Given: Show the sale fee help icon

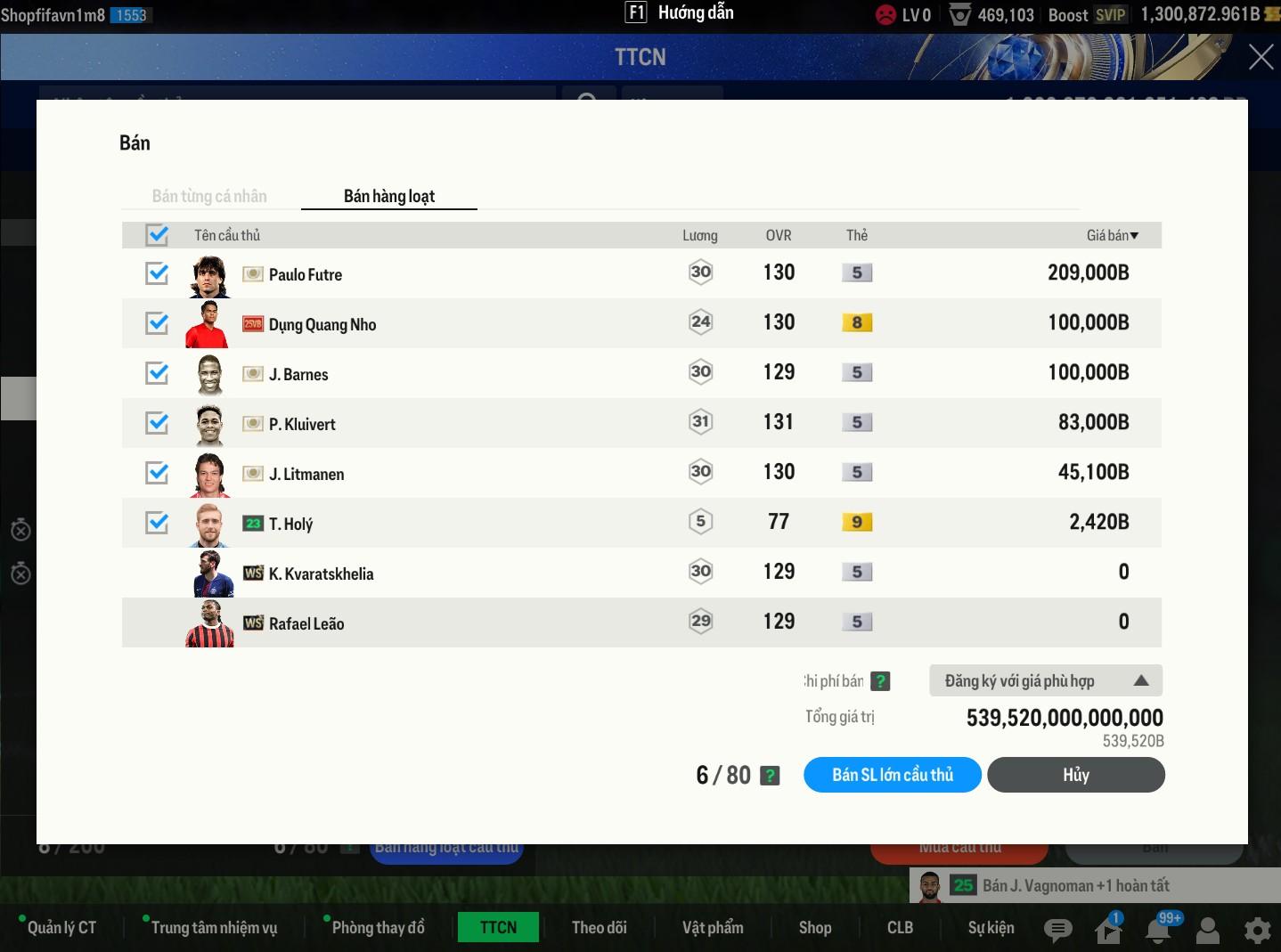Looking at the screenshot, I should tap(880, 681).
